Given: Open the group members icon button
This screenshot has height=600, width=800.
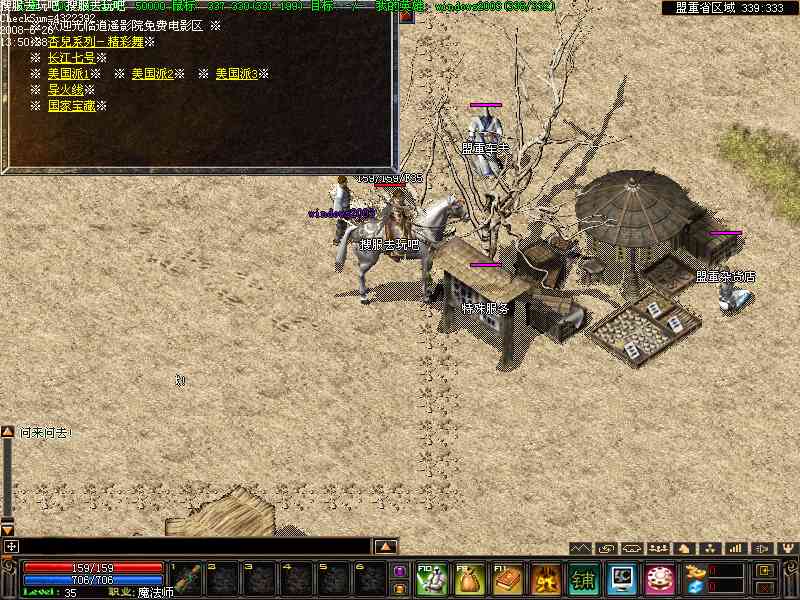Looking at the screenshot, I should pyautogui.click(x=657, y=548).
